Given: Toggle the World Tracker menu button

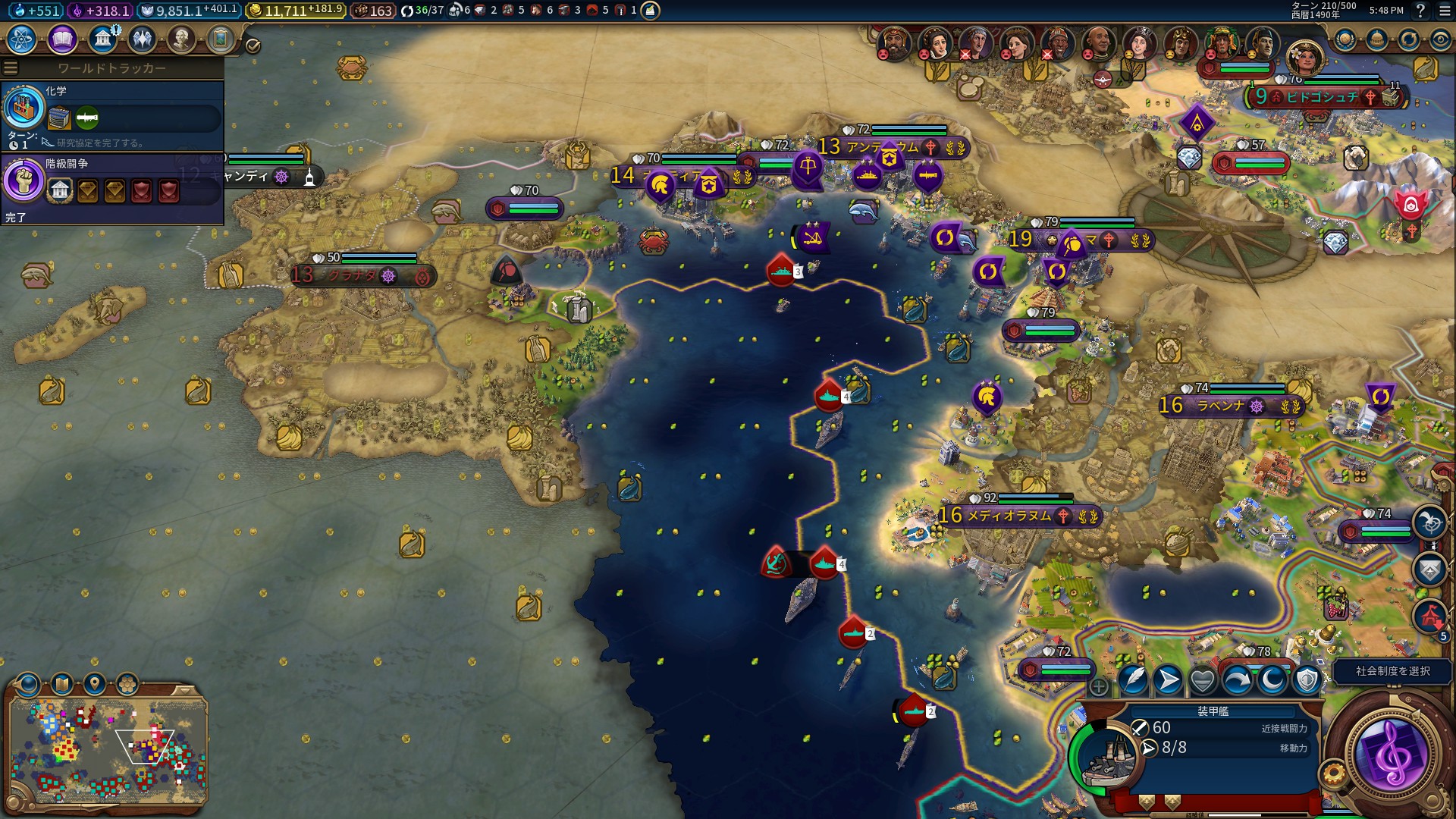Looking at the screenshot, I should point(11,68).
